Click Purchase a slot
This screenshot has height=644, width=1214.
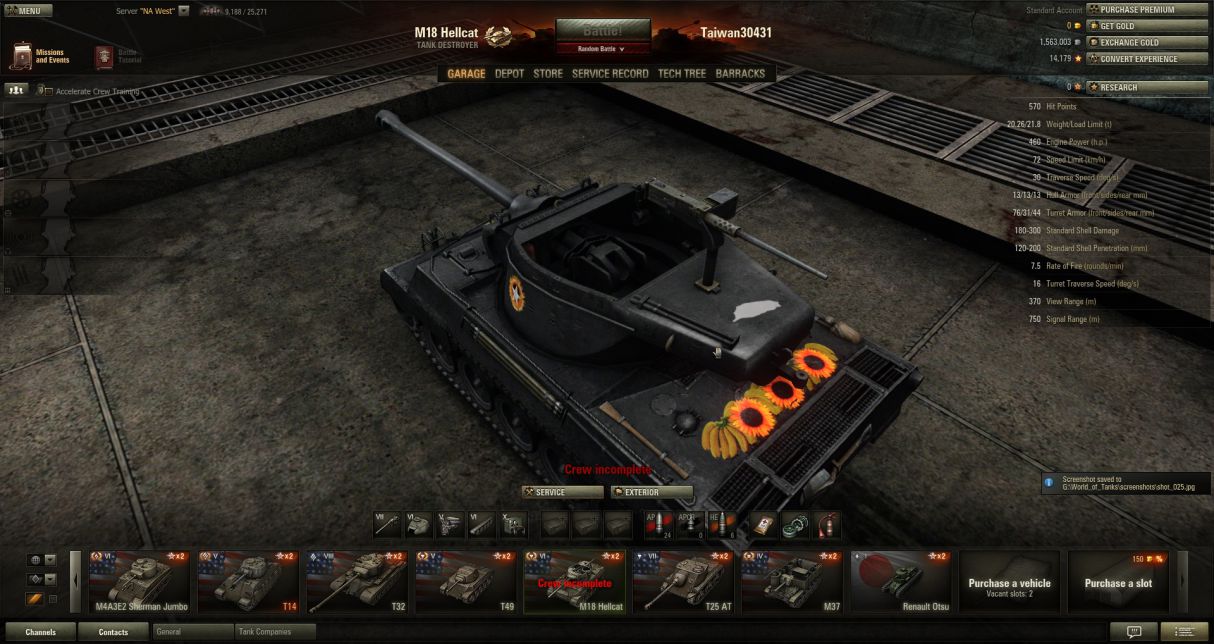click(1119, 582)
